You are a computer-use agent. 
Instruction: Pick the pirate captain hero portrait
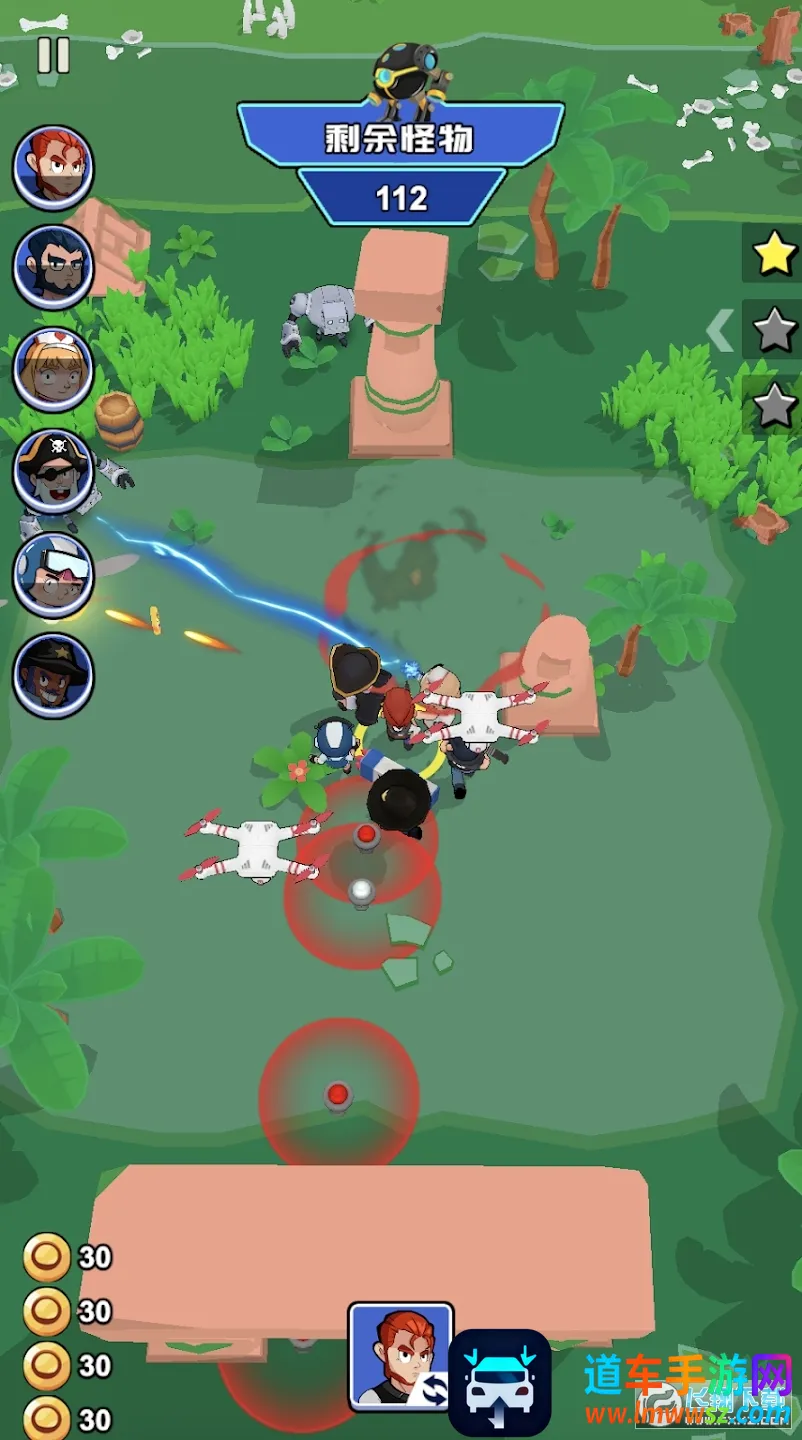[x=54, y=471]
